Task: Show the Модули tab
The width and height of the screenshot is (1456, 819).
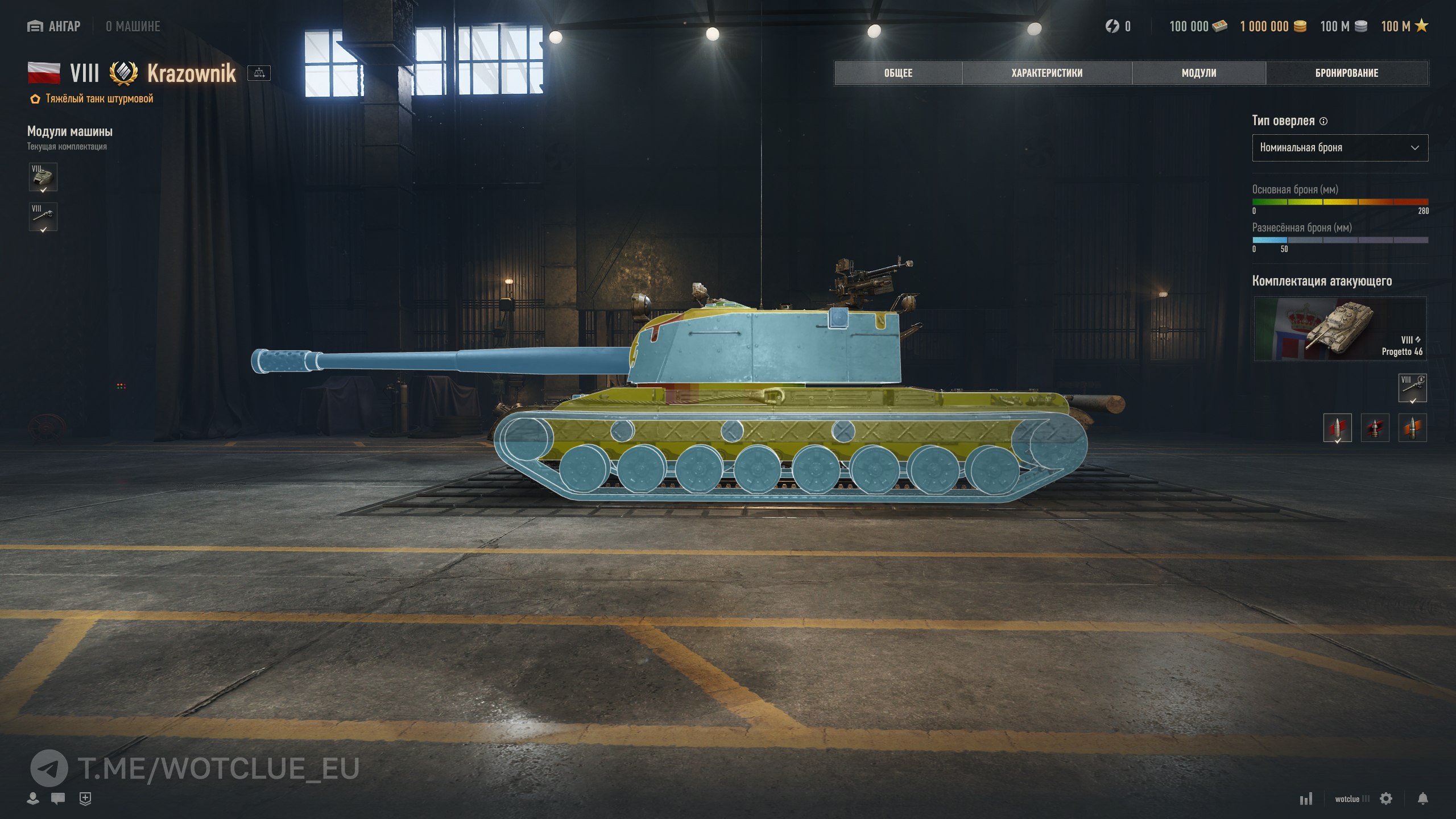Action: (x=1198, y=73)
